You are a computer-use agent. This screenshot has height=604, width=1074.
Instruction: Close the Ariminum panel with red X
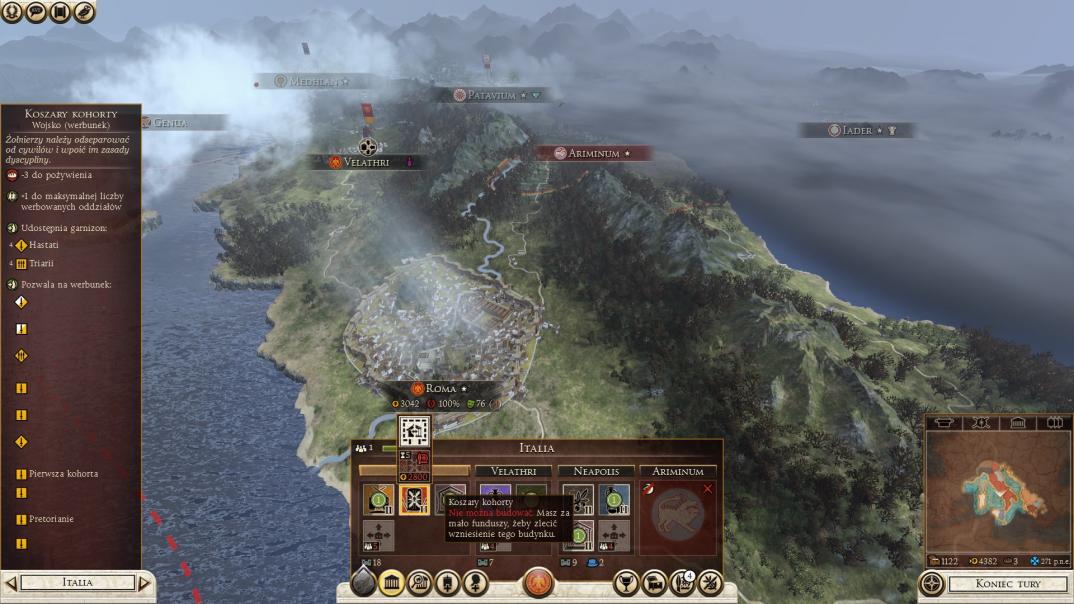708,488
